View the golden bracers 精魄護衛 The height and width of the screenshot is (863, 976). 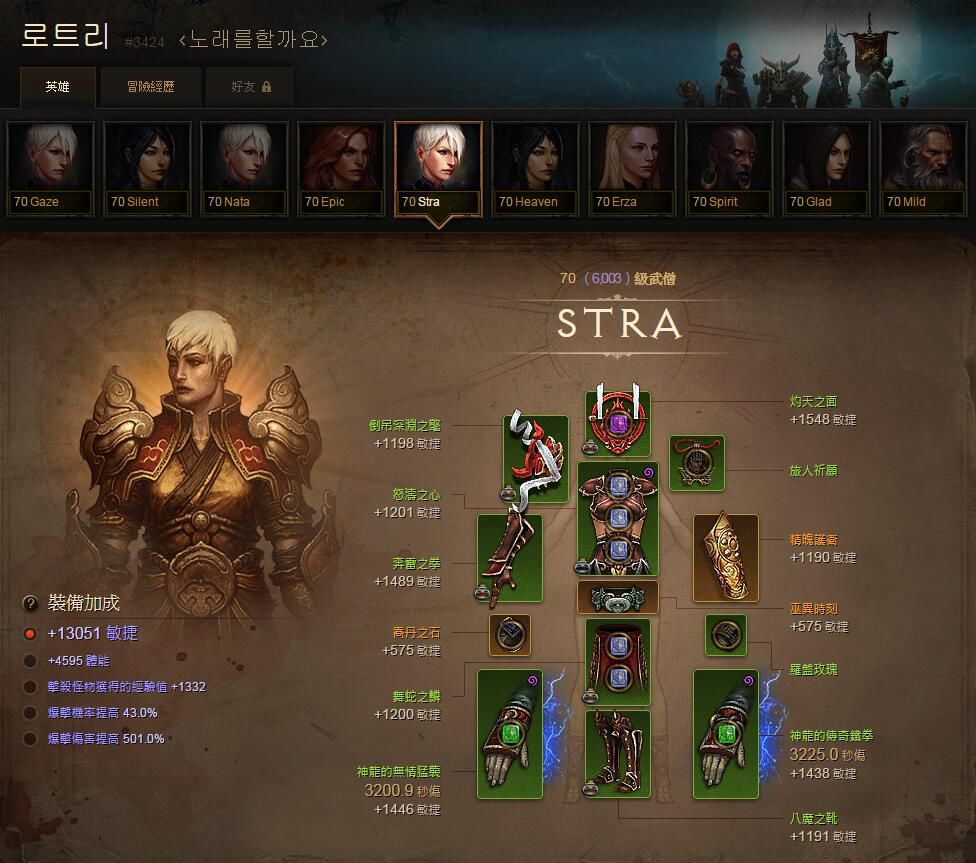[x=725, y=558]
